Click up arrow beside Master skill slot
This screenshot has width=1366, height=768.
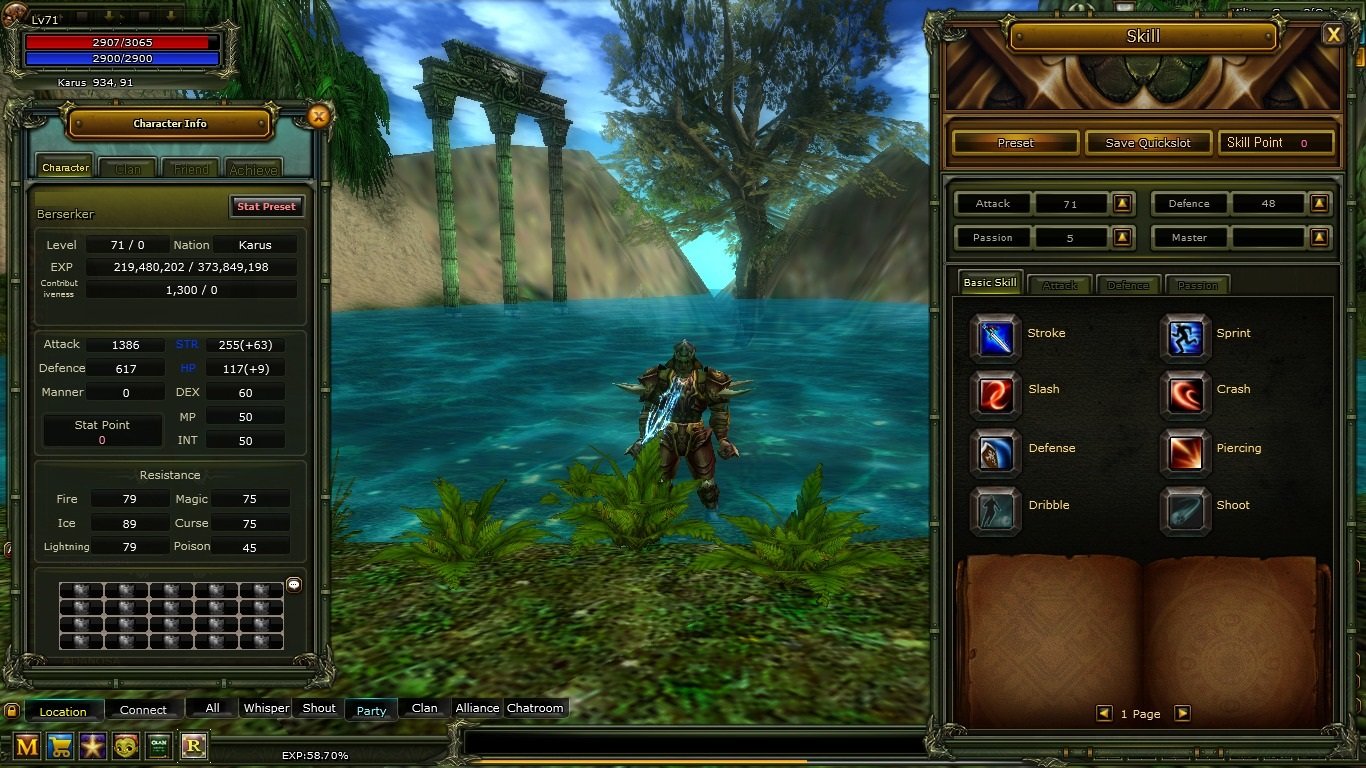click(1318, 237)
